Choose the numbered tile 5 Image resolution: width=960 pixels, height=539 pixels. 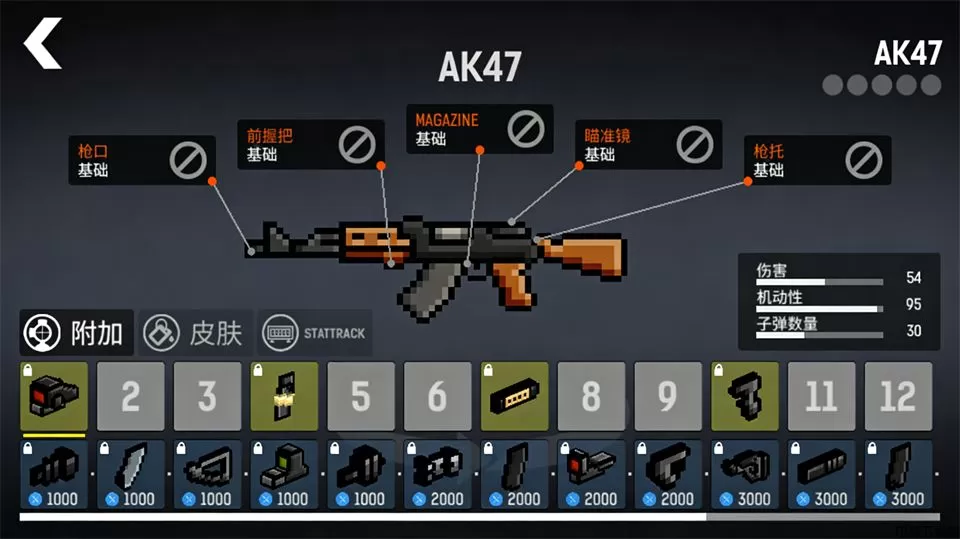click(360, 396)
